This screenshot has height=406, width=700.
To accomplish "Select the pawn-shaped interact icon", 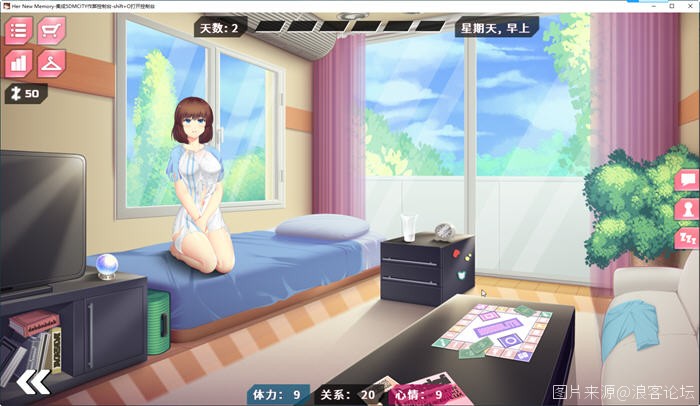I will 688,209.
